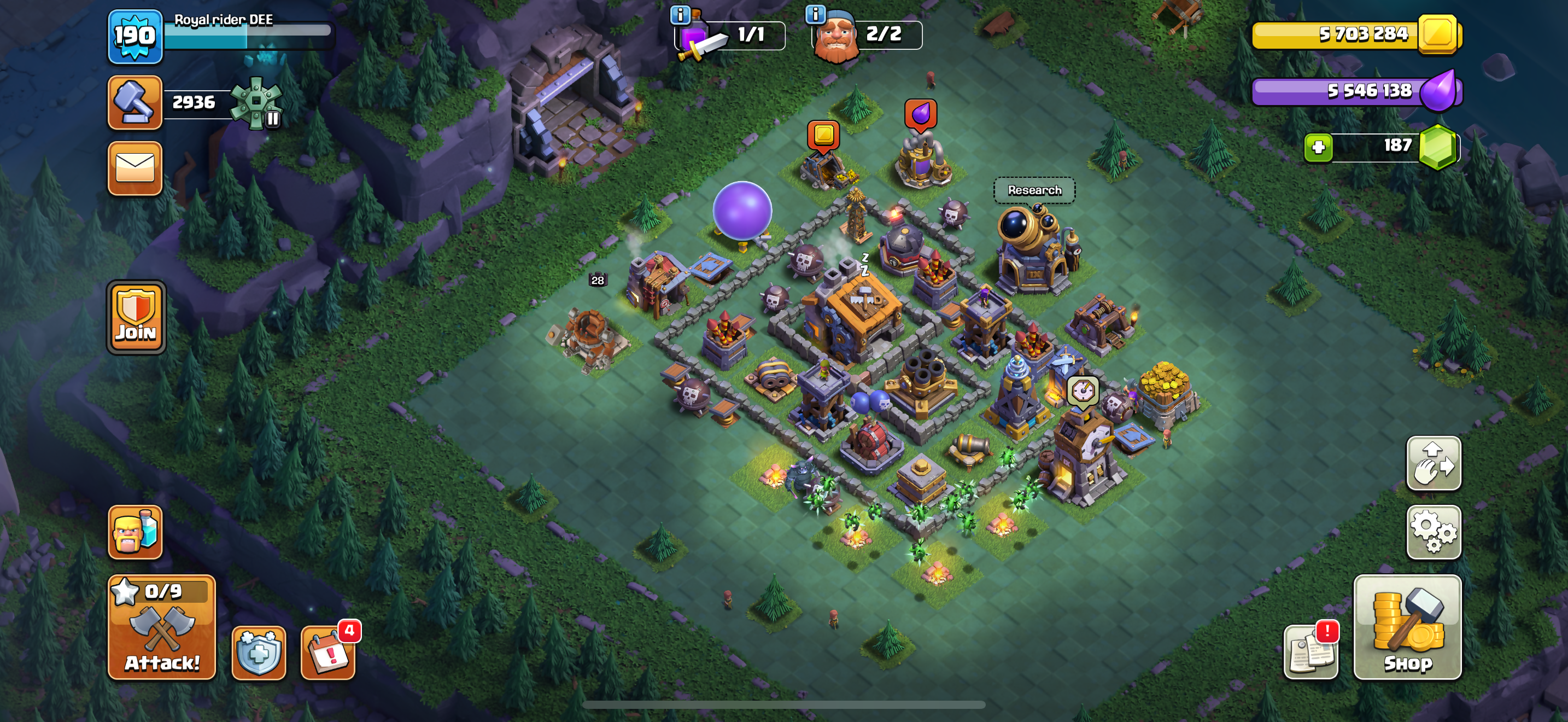Screen dimensions: 1568x722
Task: Open the settings gears button
Action: [1434, 532]
